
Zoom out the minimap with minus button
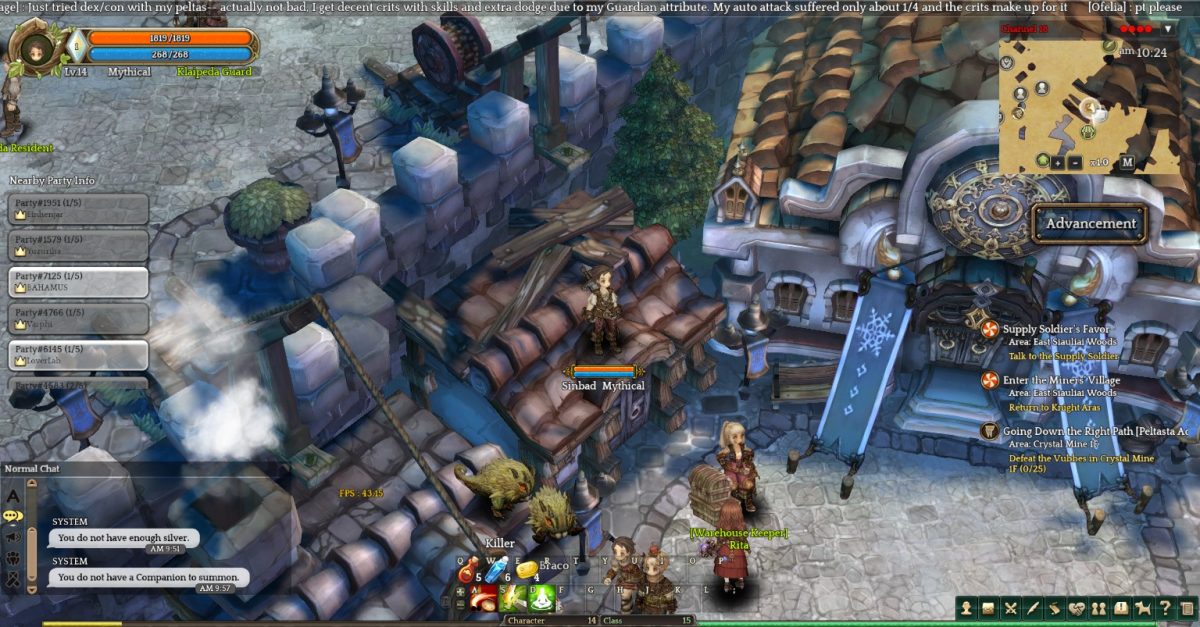(x=1074, y=163)
